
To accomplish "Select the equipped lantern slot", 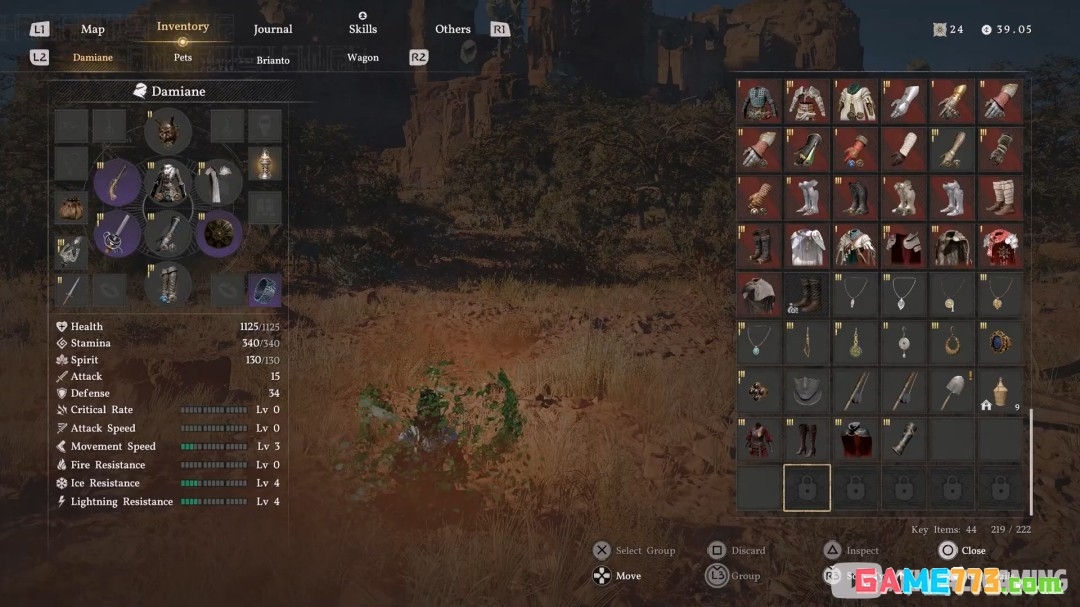I will (264, 161).
